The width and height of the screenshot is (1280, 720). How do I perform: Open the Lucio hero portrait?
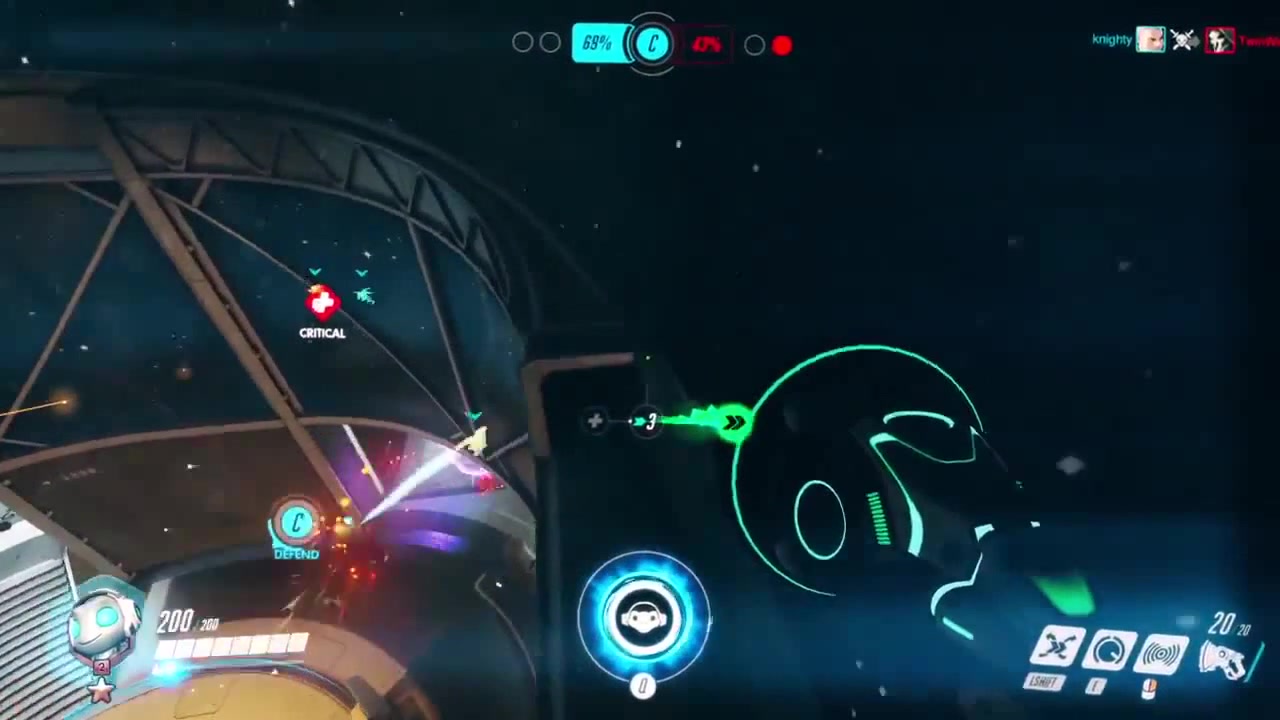click(x=102, y=625)
